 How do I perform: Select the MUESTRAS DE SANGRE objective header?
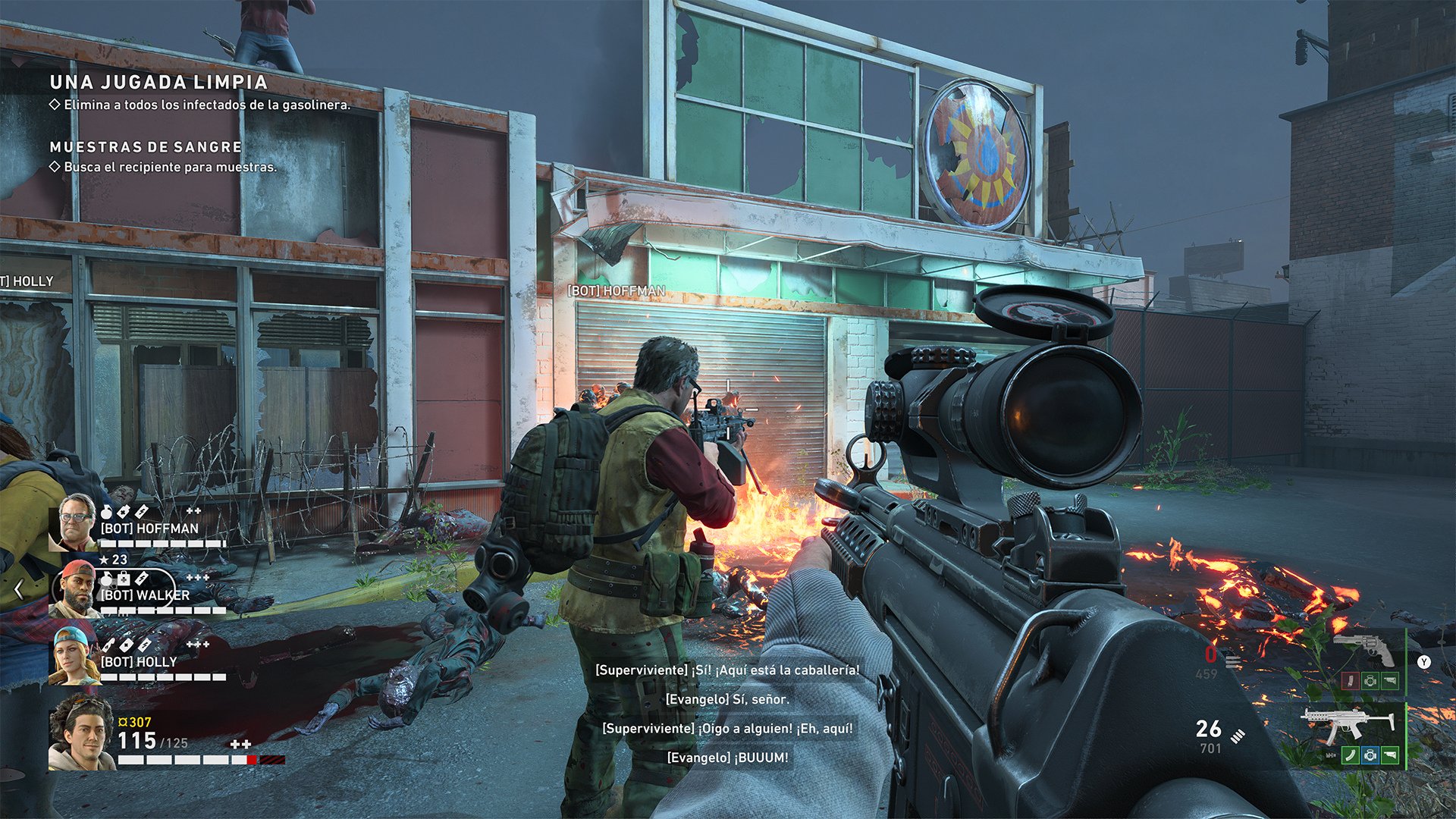tap(144, 147)
